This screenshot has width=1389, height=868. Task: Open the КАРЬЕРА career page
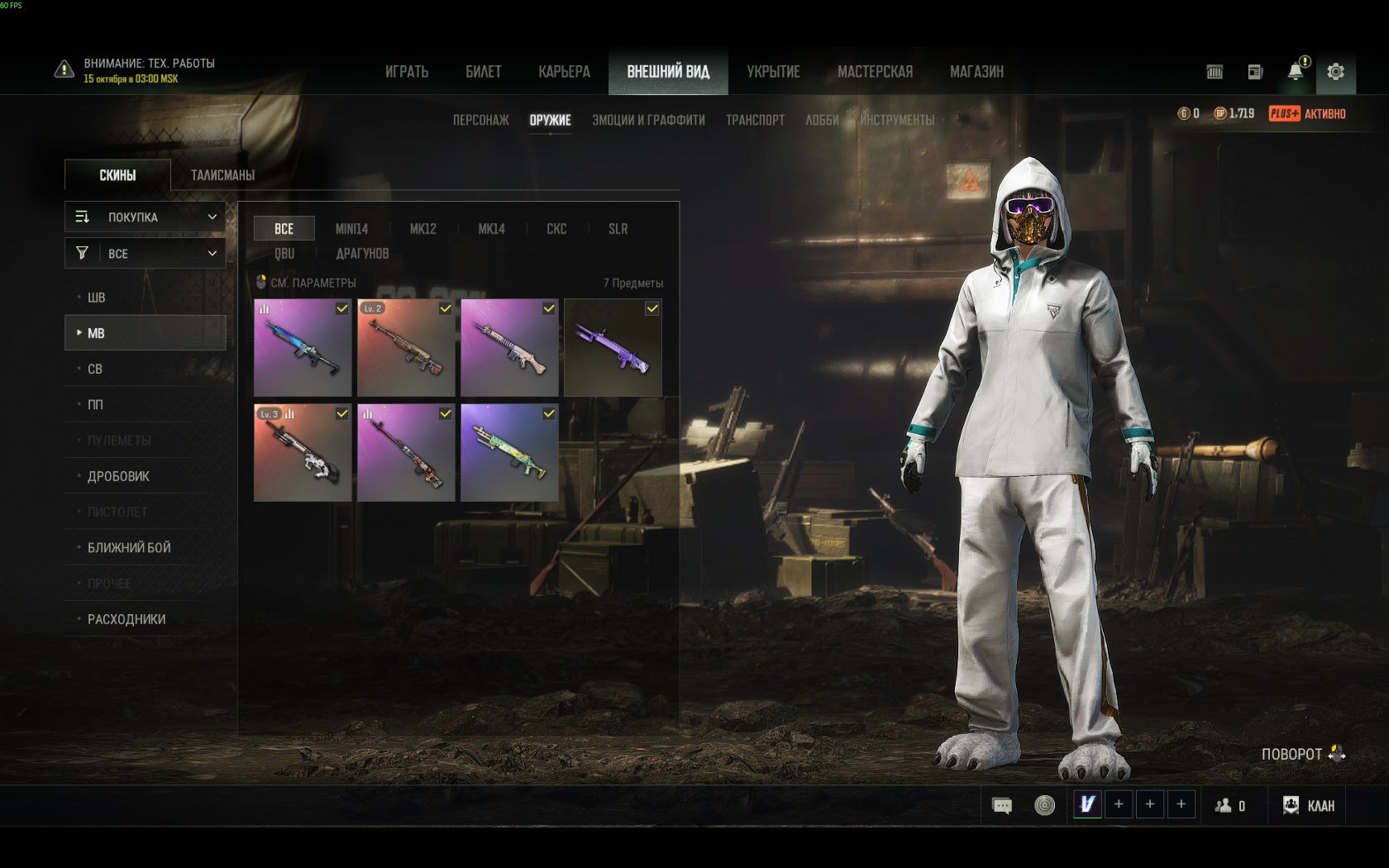pyautogui.click(x=564, y=72)
